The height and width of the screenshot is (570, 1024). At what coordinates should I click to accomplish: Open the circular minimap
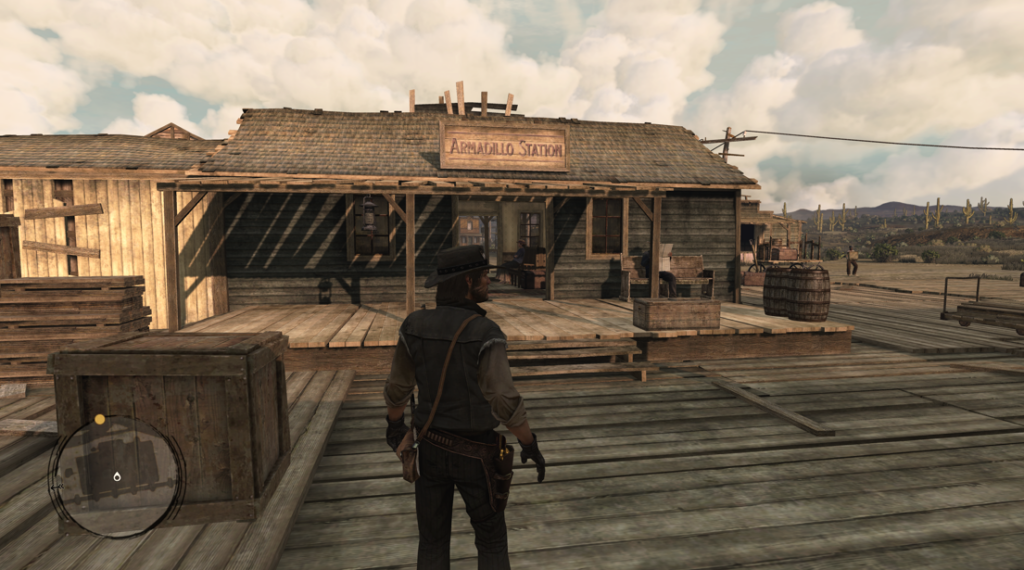(116, 476)
